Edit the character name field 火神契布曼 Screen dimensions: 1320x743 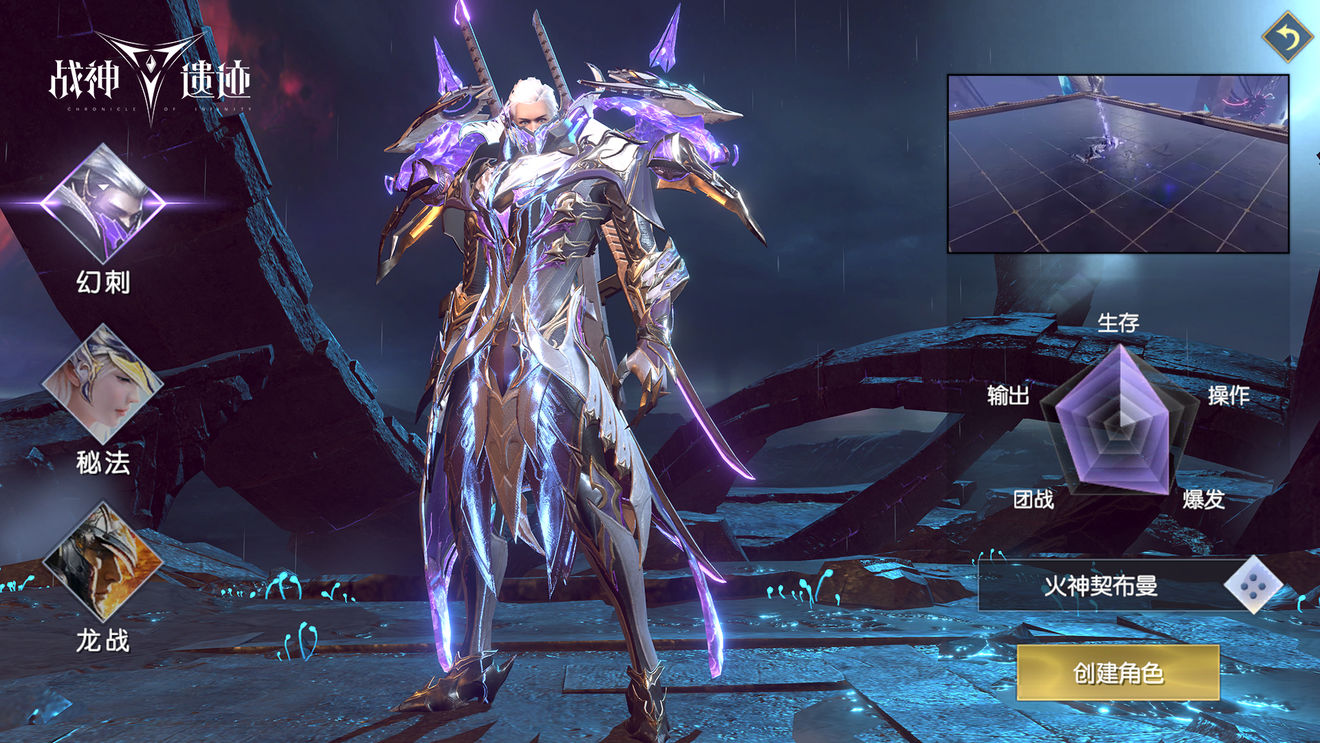click(x=1102, y=585)
